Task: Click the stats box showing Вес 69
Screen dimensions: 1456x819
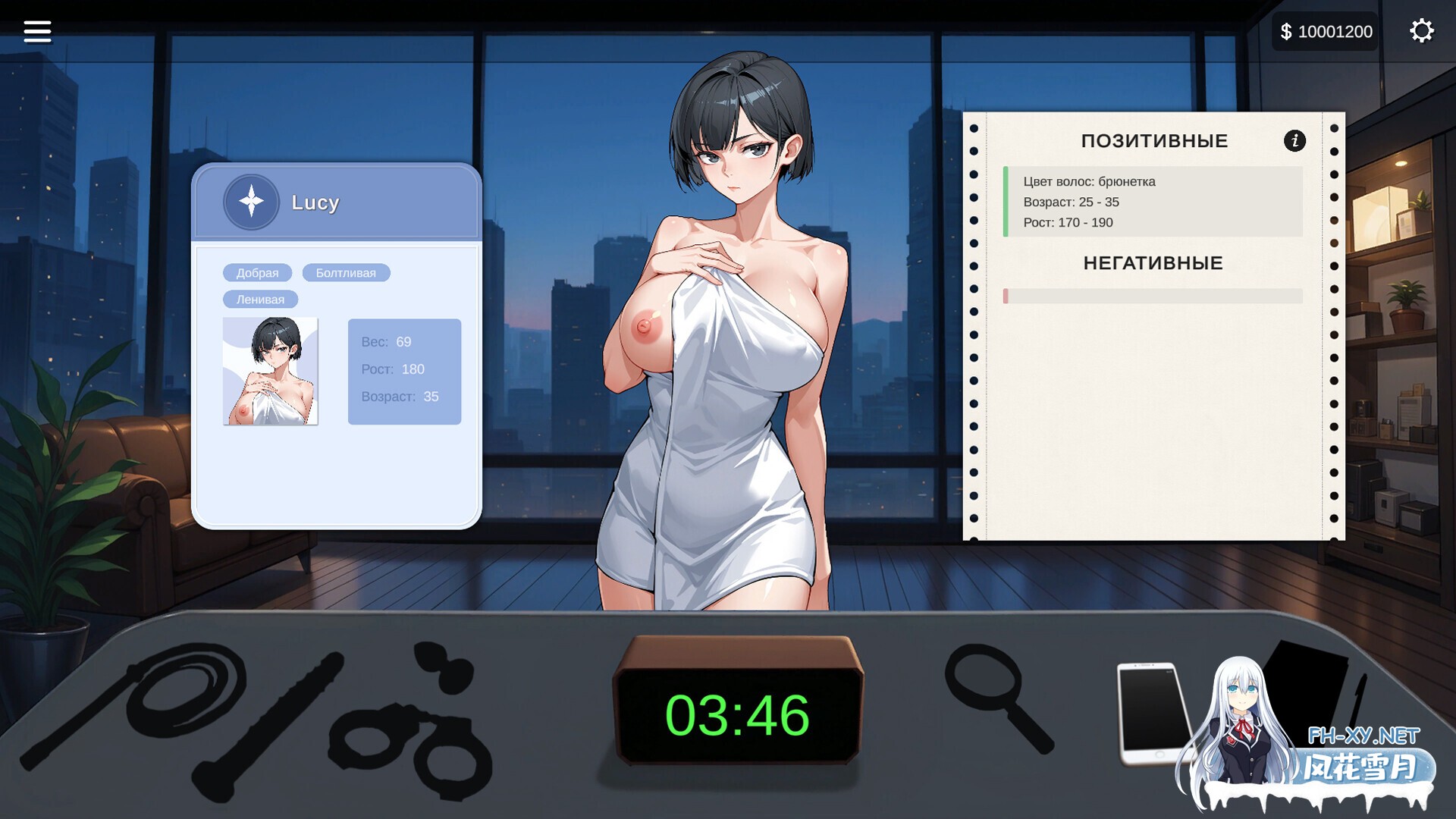Action: (404, 369)
